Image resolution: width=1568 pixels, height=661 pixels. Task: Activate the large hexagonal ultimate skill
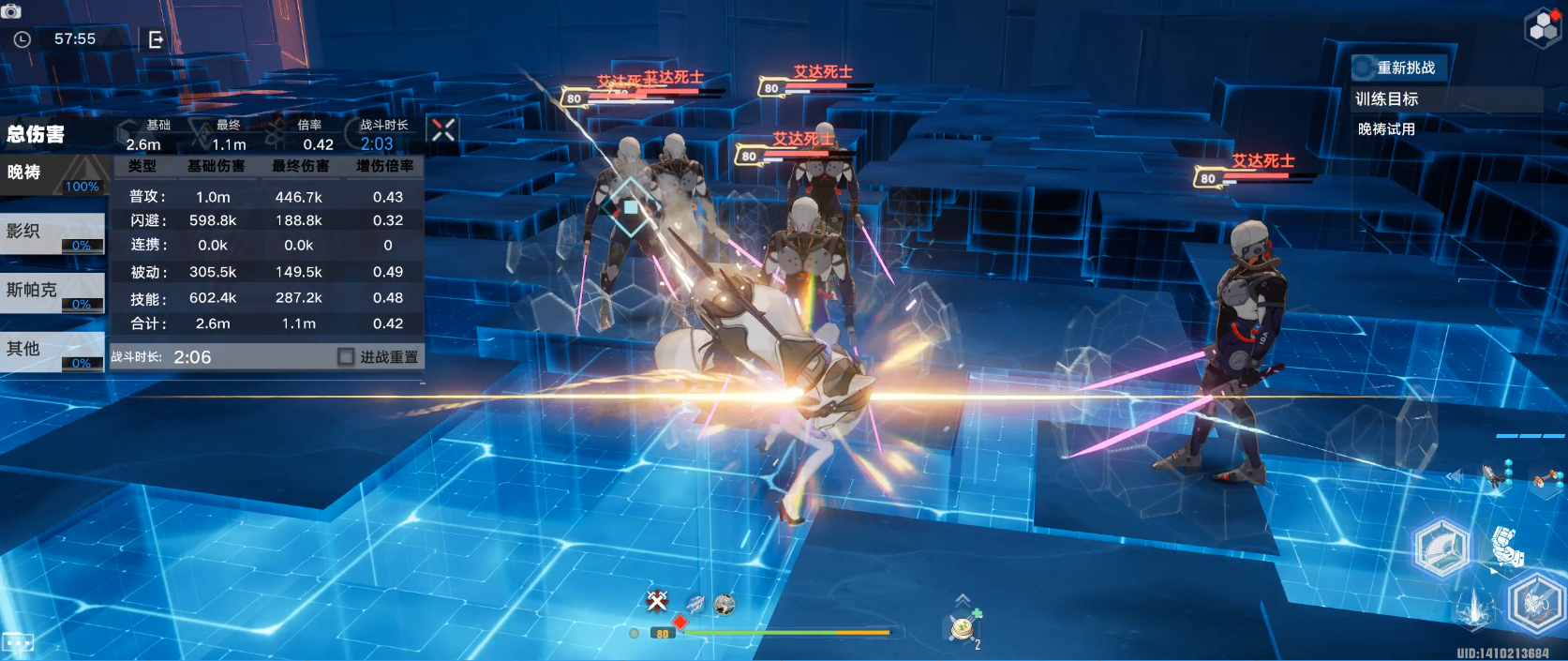[x=1535, y=603]
